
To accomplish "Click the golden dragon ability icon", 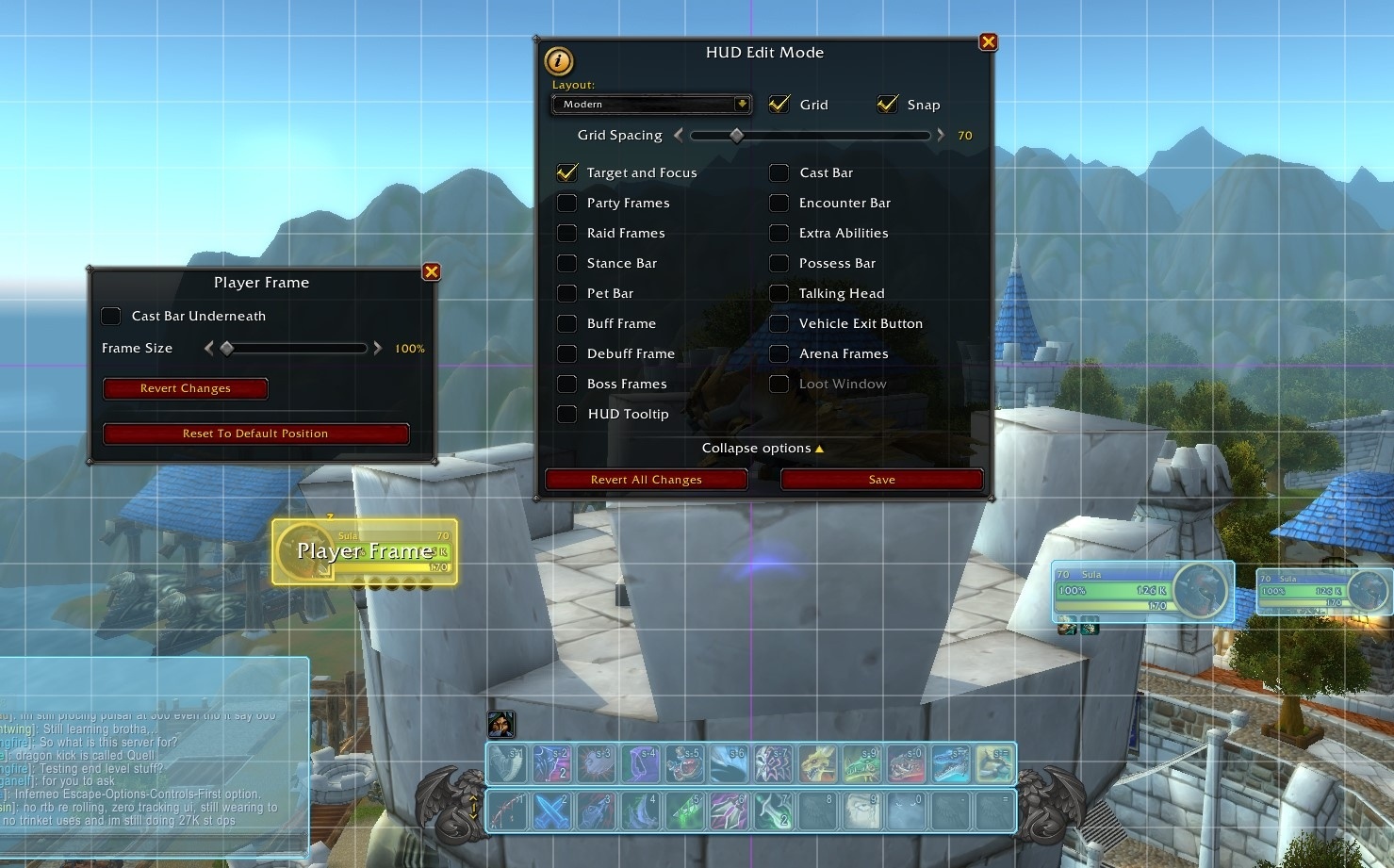I will pyautogui.click(x=817, y=762).
